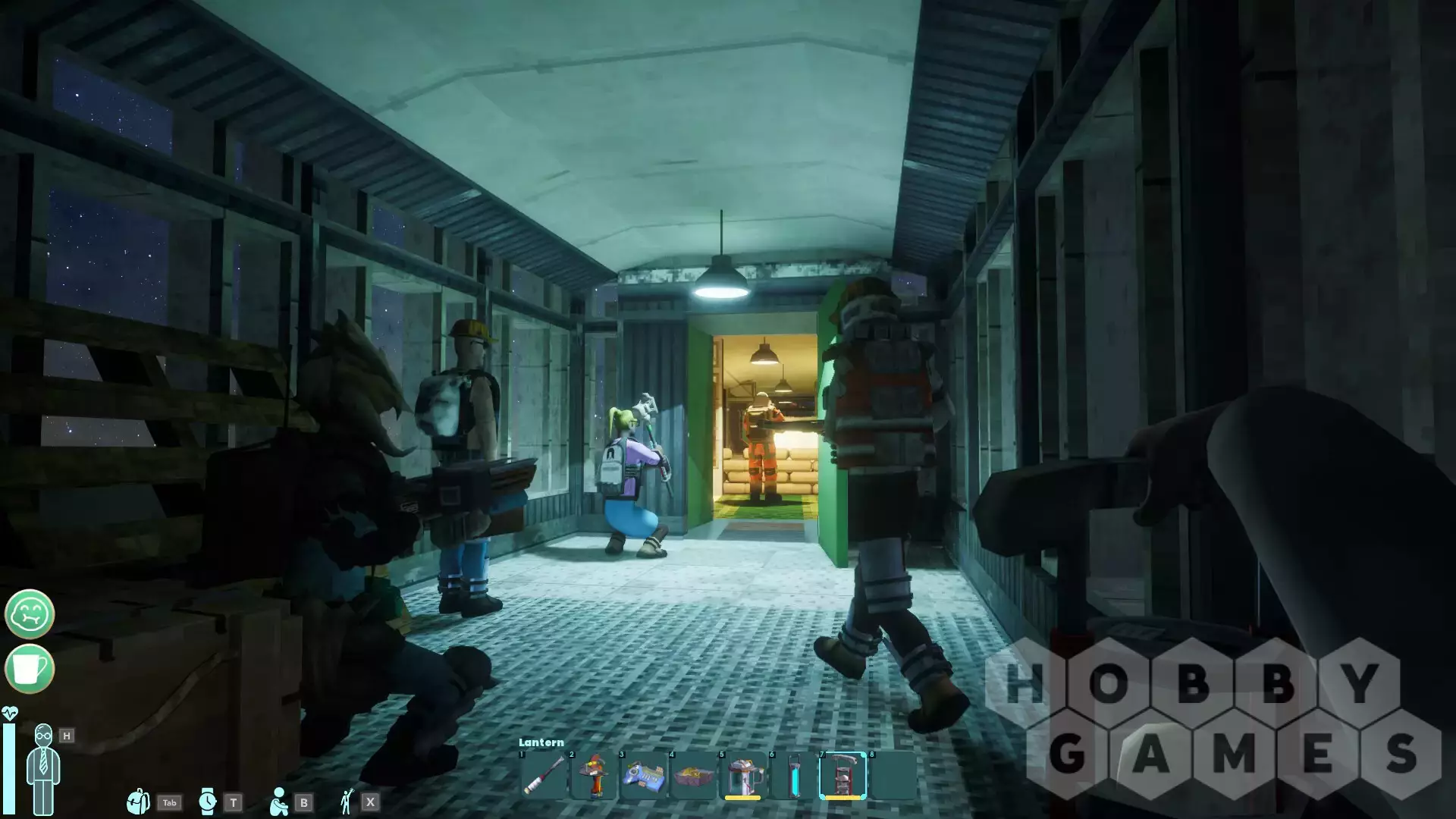Select the tray of gold ore slot
1456x819 pixels.
point(693,775)
